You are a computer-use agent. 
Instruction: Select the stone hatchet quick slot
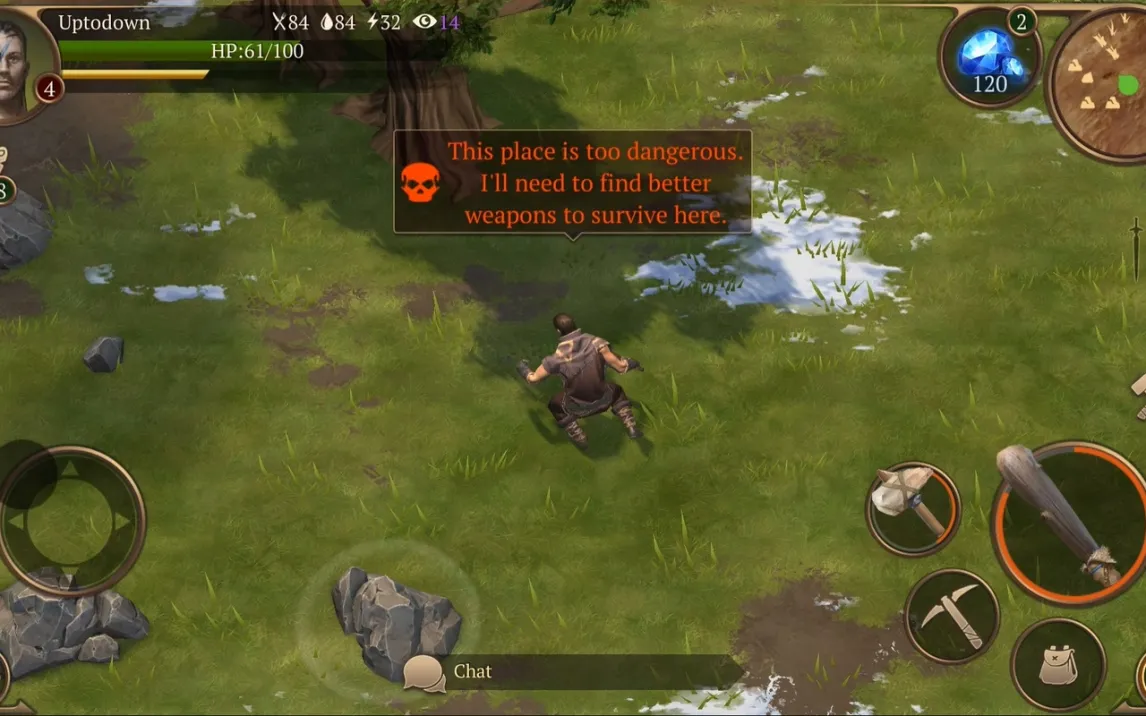[x=912, y=508]
